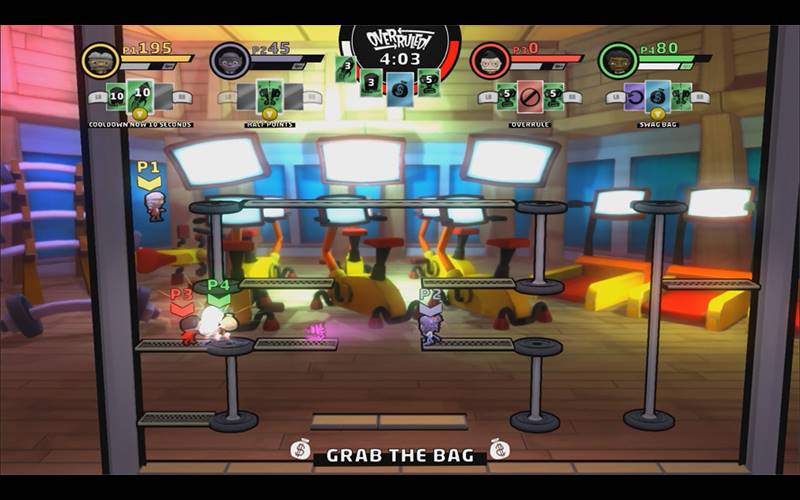Pick P3's red Overrule card
The height and width of the screenshot is (500, 800).
click(x=530, y=97)
